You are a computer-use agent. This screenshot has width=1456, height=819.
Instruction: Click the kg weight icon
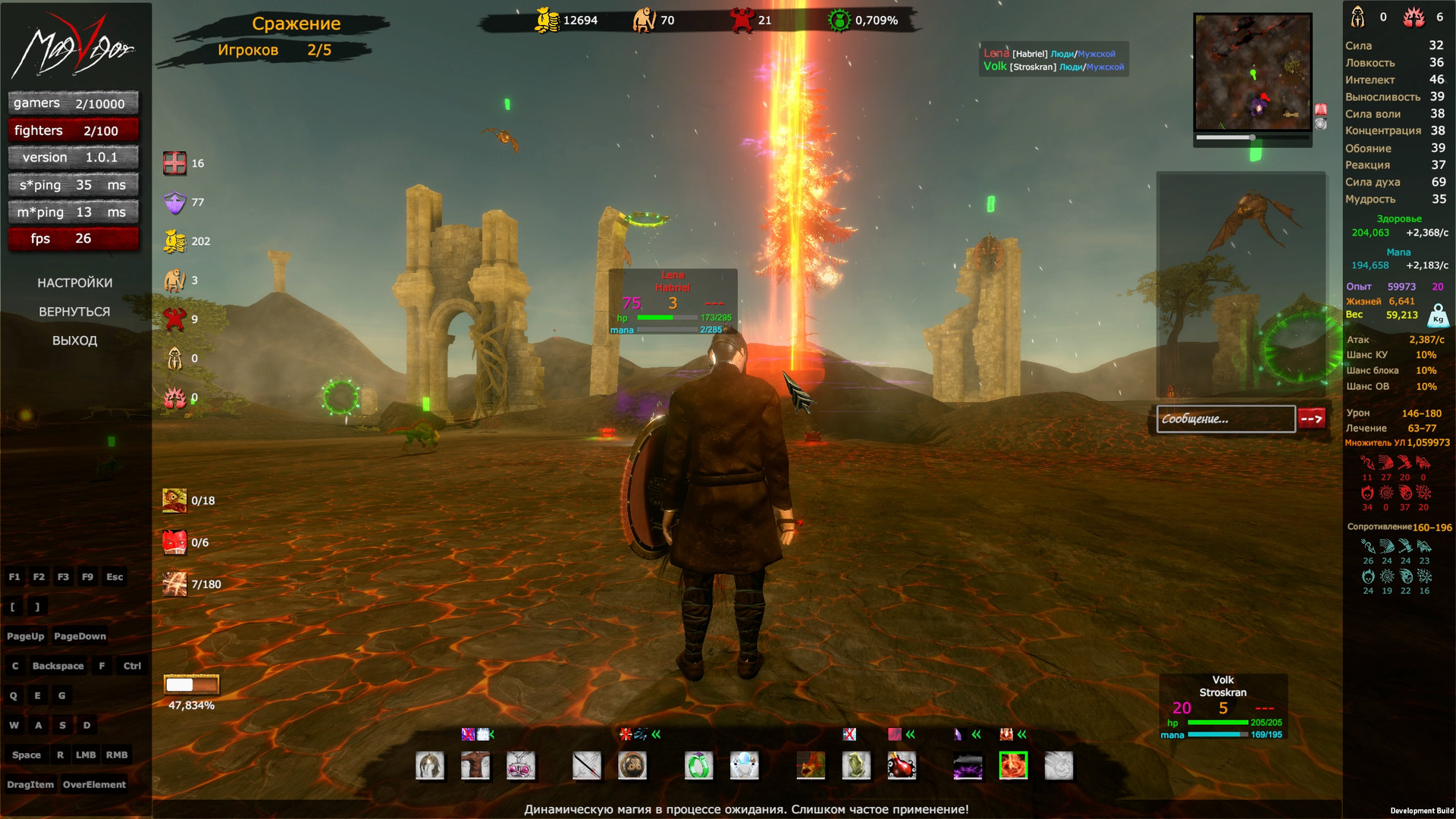click(1438, 315)
